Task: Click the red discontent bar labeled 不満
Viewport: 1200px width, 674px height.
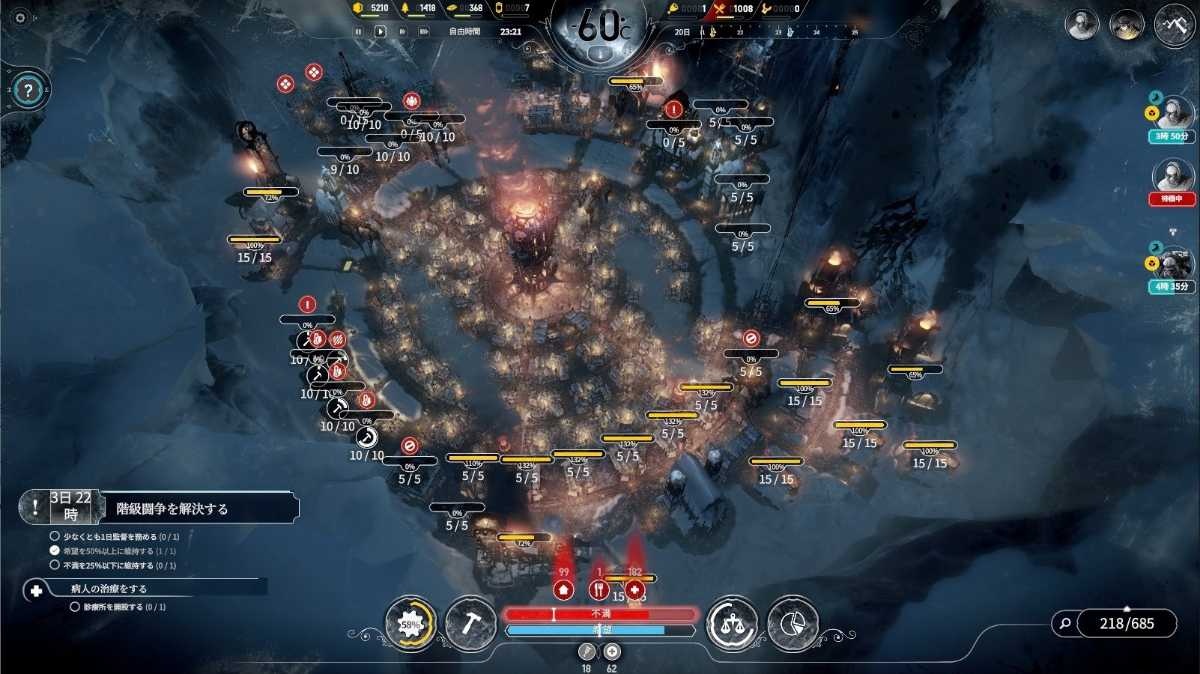Action: pos(600,613)
